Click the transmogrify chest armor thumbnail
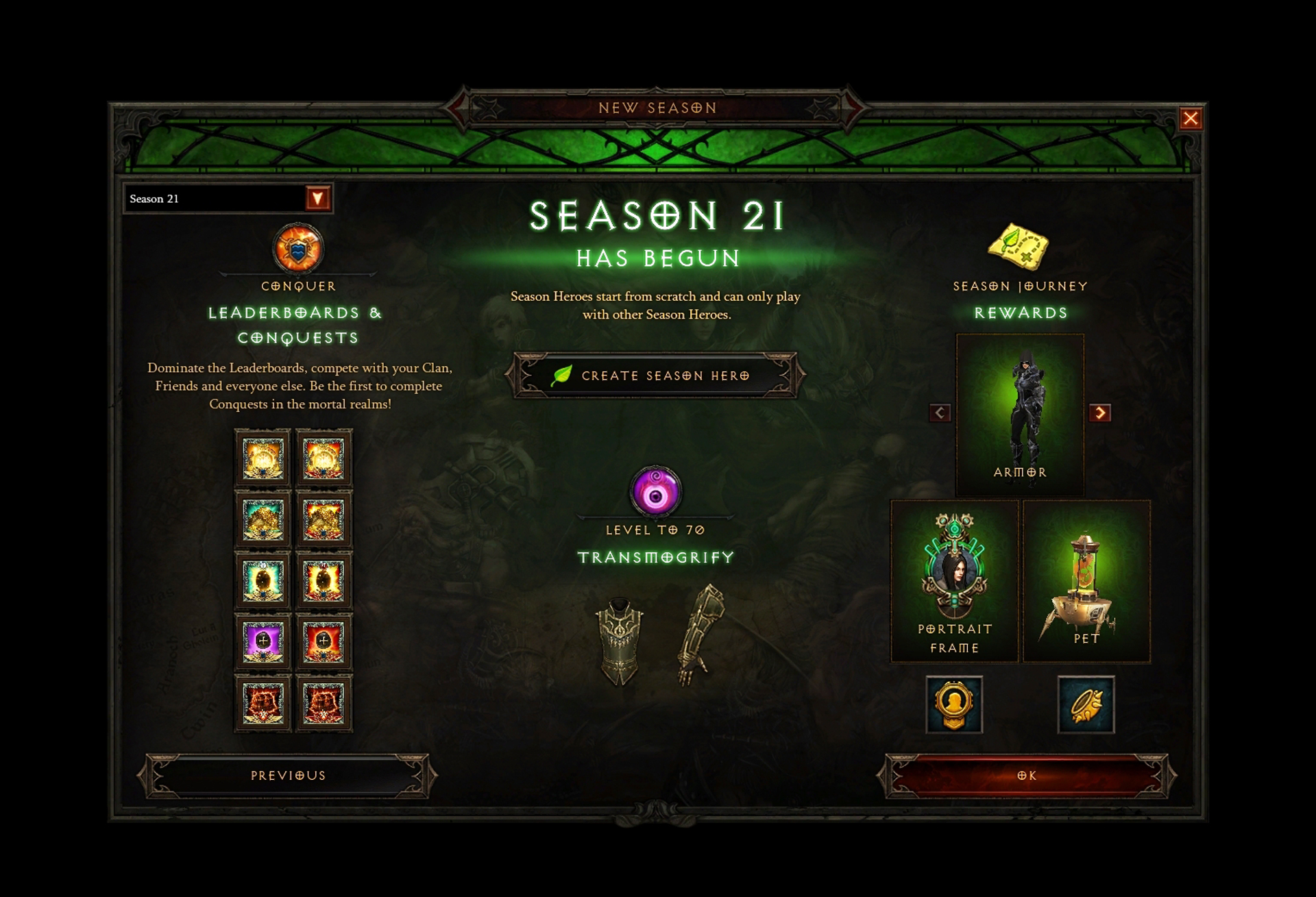 [619, 641]
